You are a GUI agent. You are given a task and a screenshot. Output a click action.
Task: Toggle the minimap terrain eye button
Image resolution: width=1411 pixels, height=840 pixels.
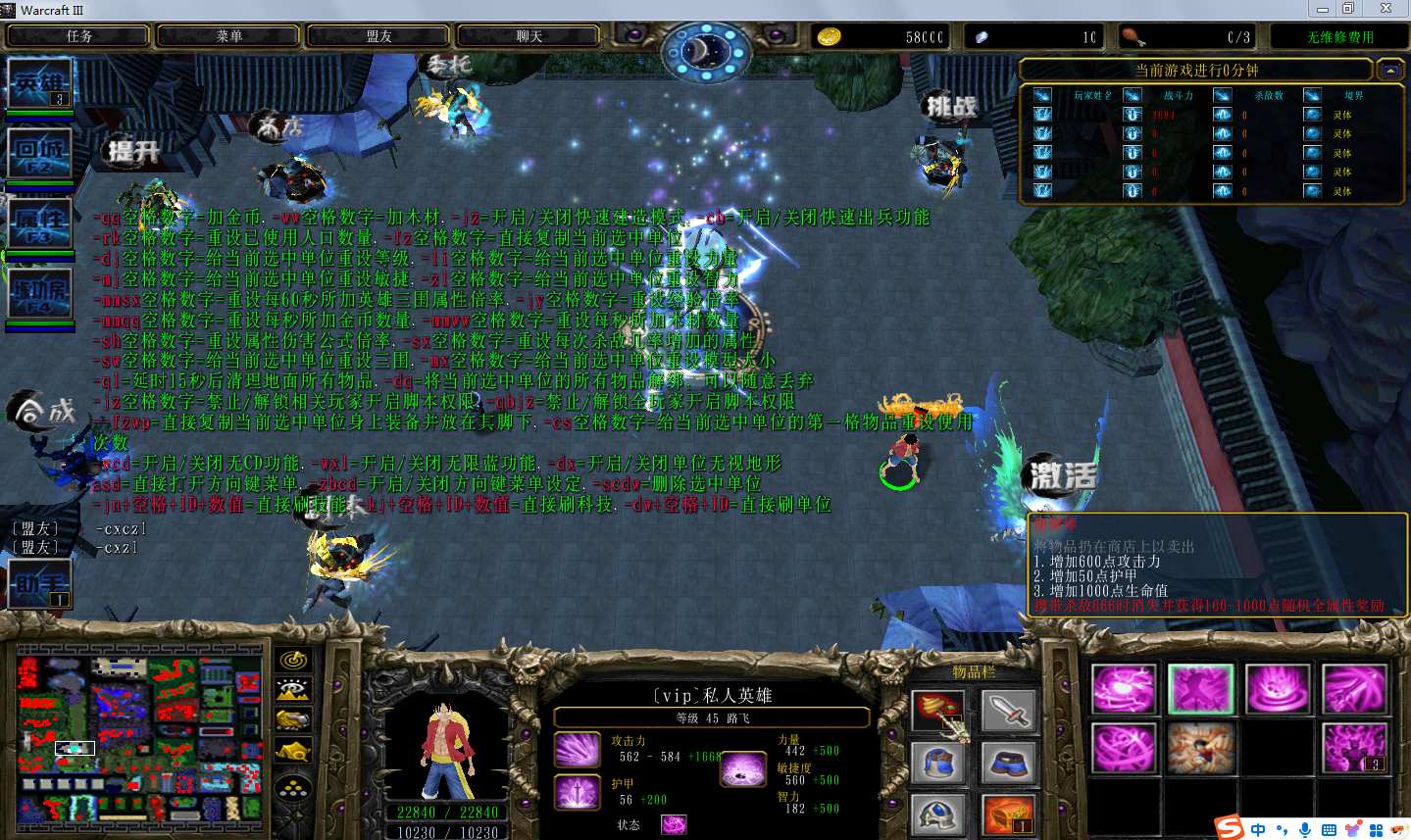[293, 690]
